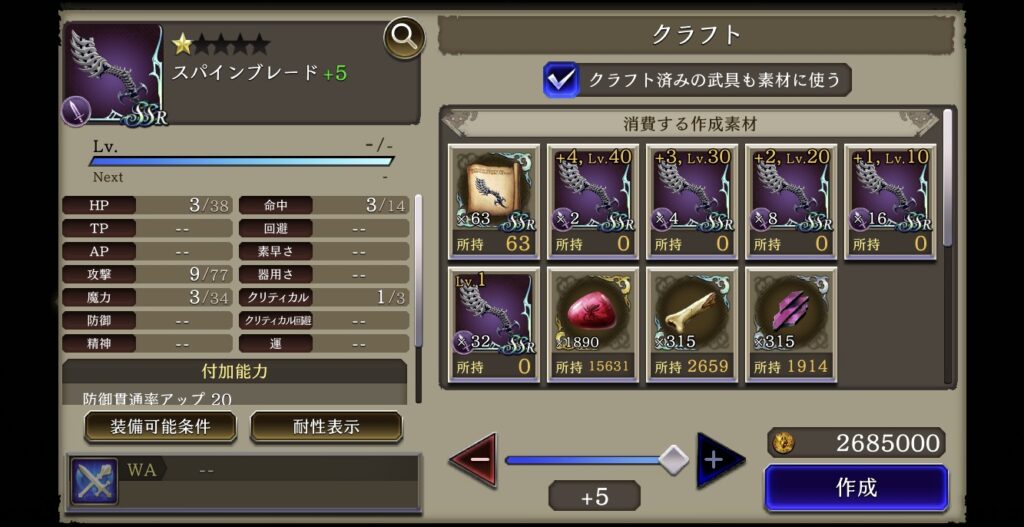Click the 作成 craft button
The width and height of the screenshot is (1024, 527).
point(856,488)
